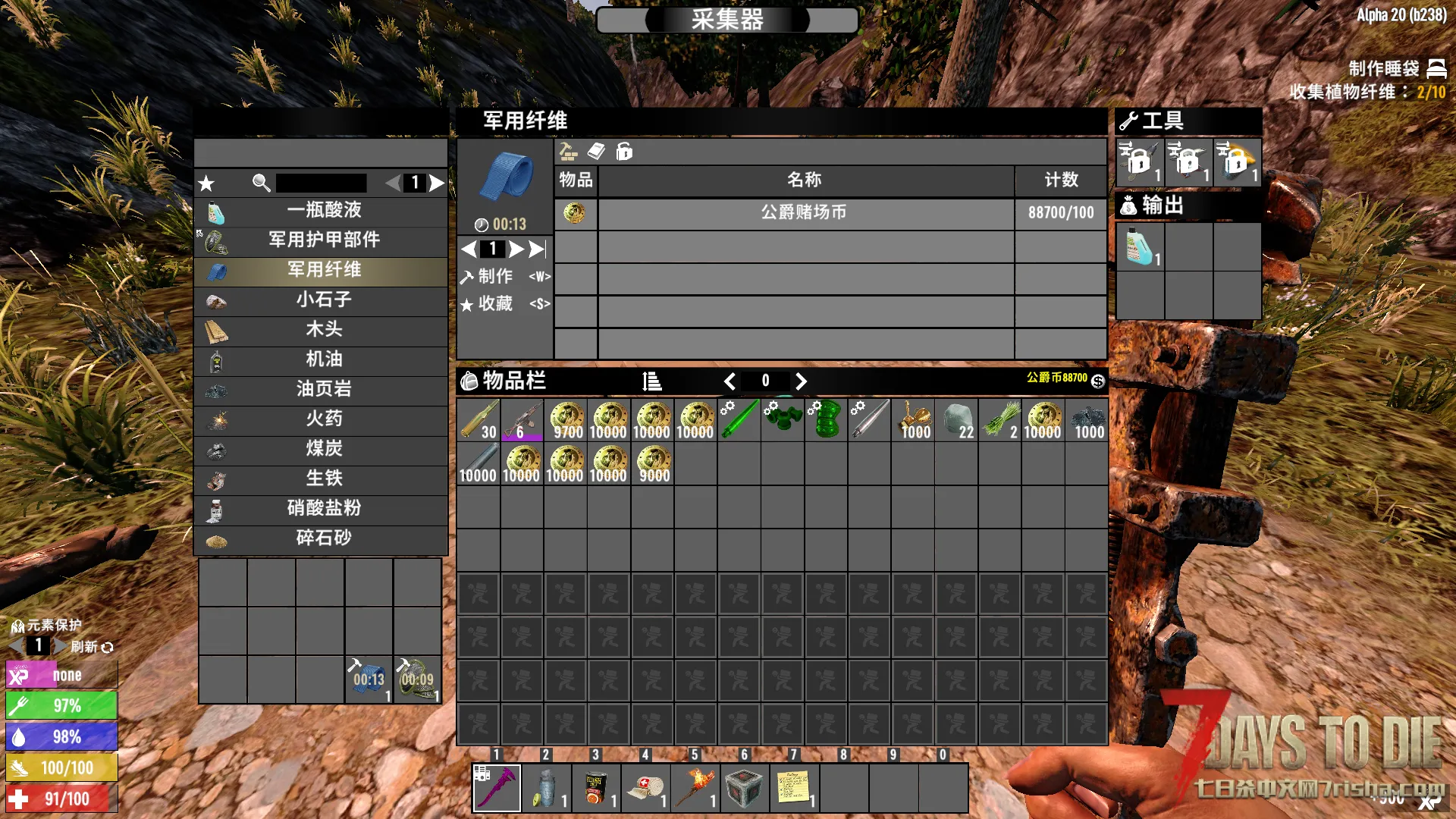Add recipe to favorites with 收藏
Image resolution: width=1456 pixels, height=819 pixels.
(496, 304)
